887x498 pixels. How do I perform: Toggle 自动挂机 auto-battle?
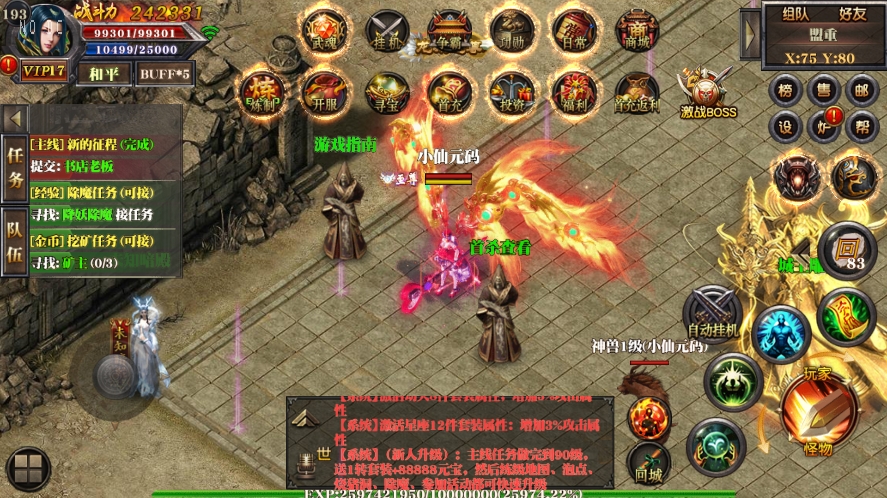tap(712, 312)
